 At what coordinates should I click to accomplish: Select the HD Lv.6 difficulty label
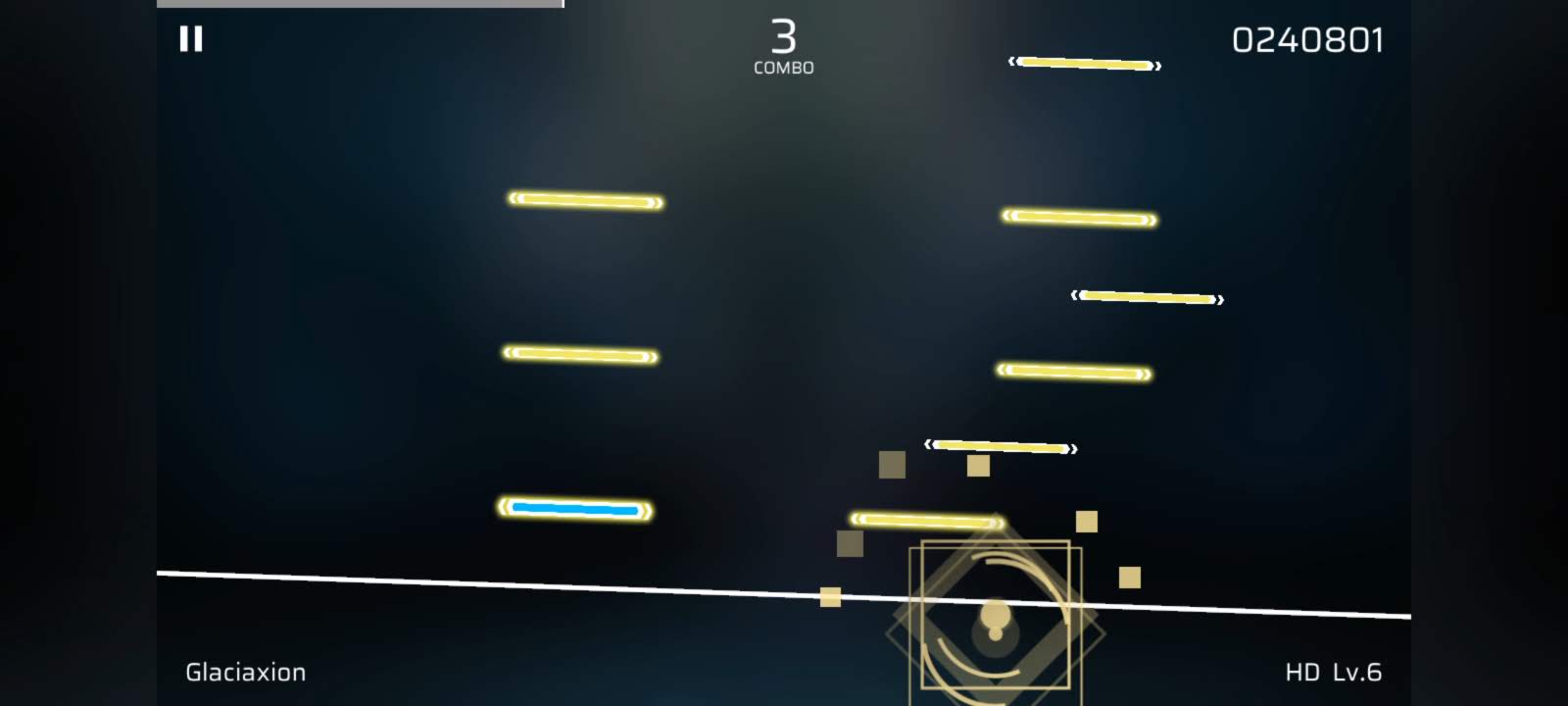[x=1333, y=673]
